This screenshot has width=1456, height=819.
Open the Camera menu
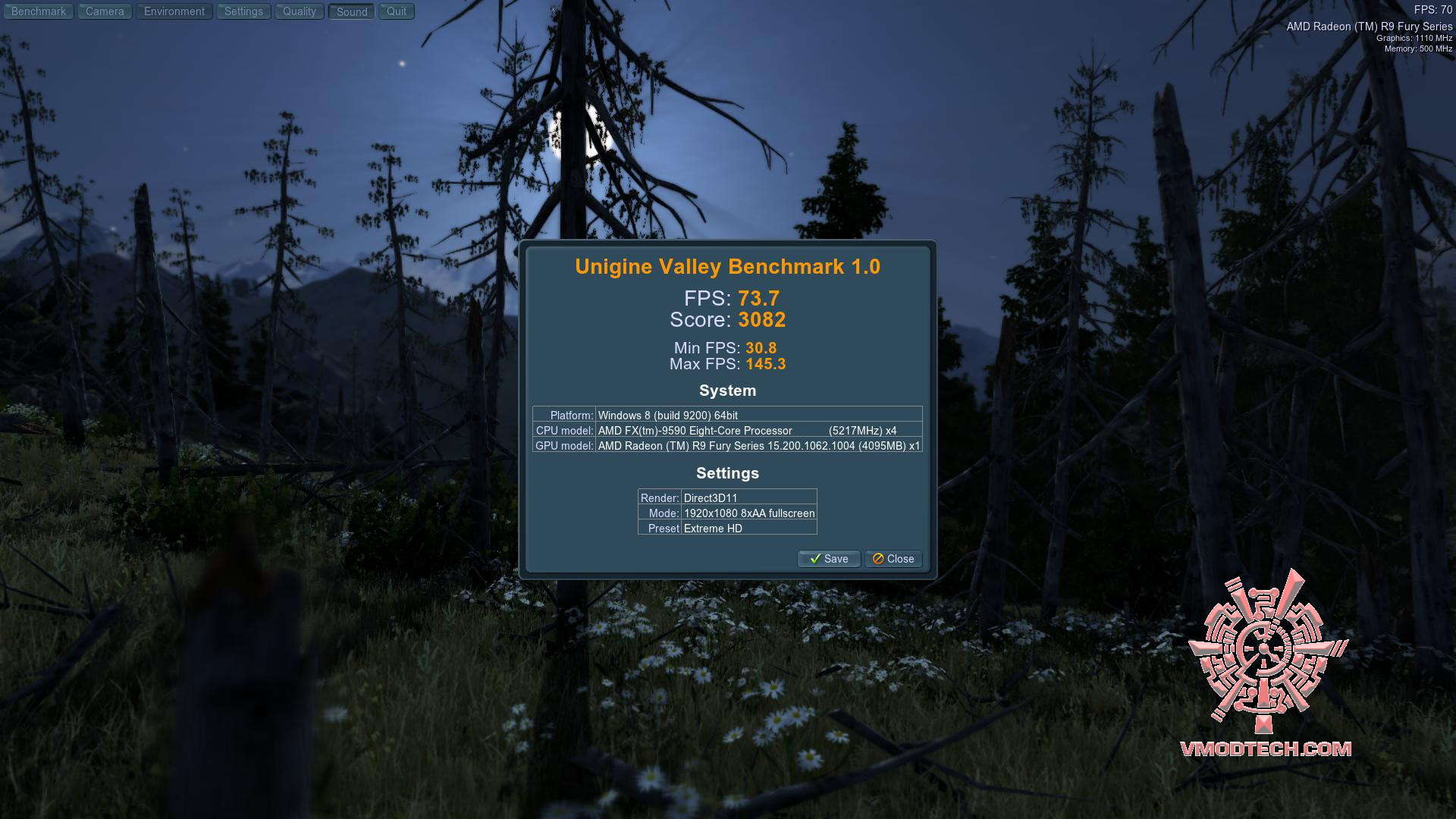click(104, 11)
